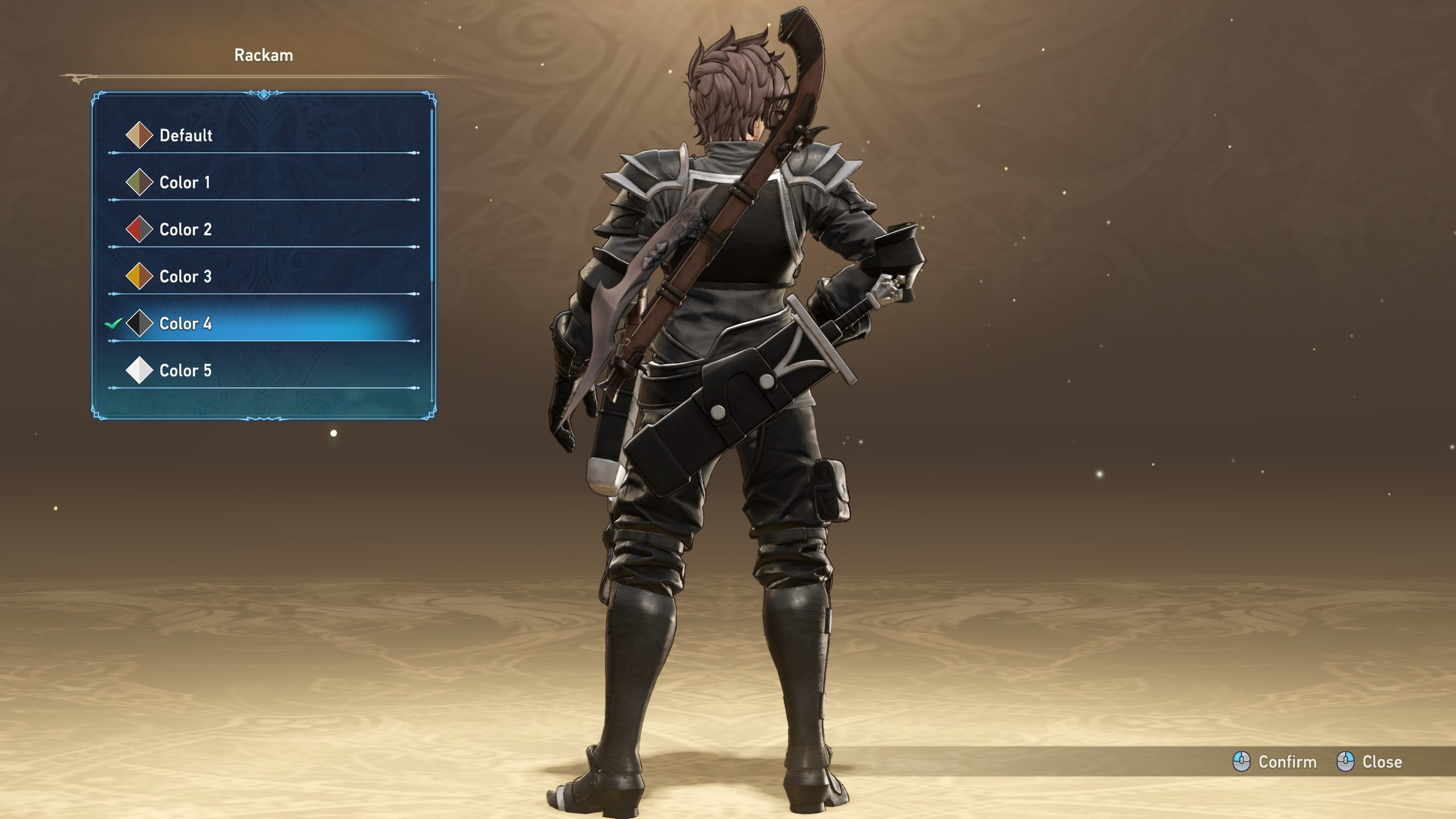The image size is (1456, 819).
Task: Click the Confirm button
Action: [x=1275, y=762]
